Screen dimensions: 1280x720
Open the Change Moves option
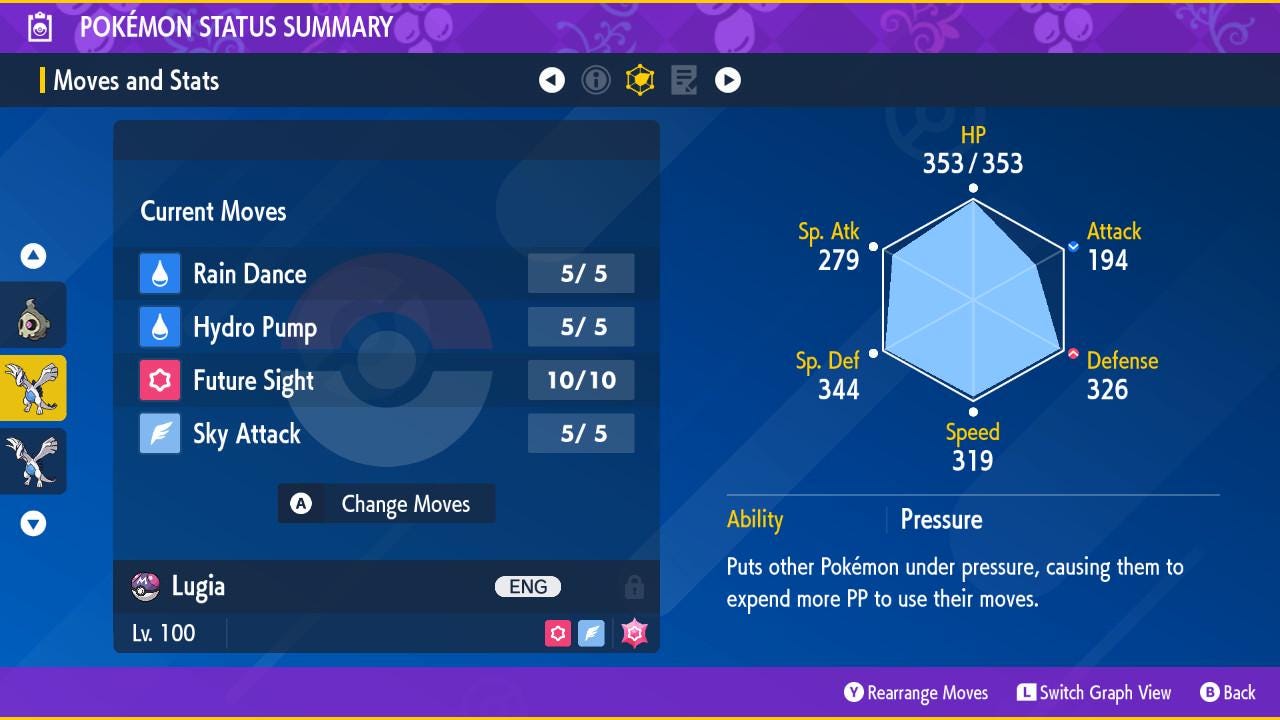coord(386,504)
